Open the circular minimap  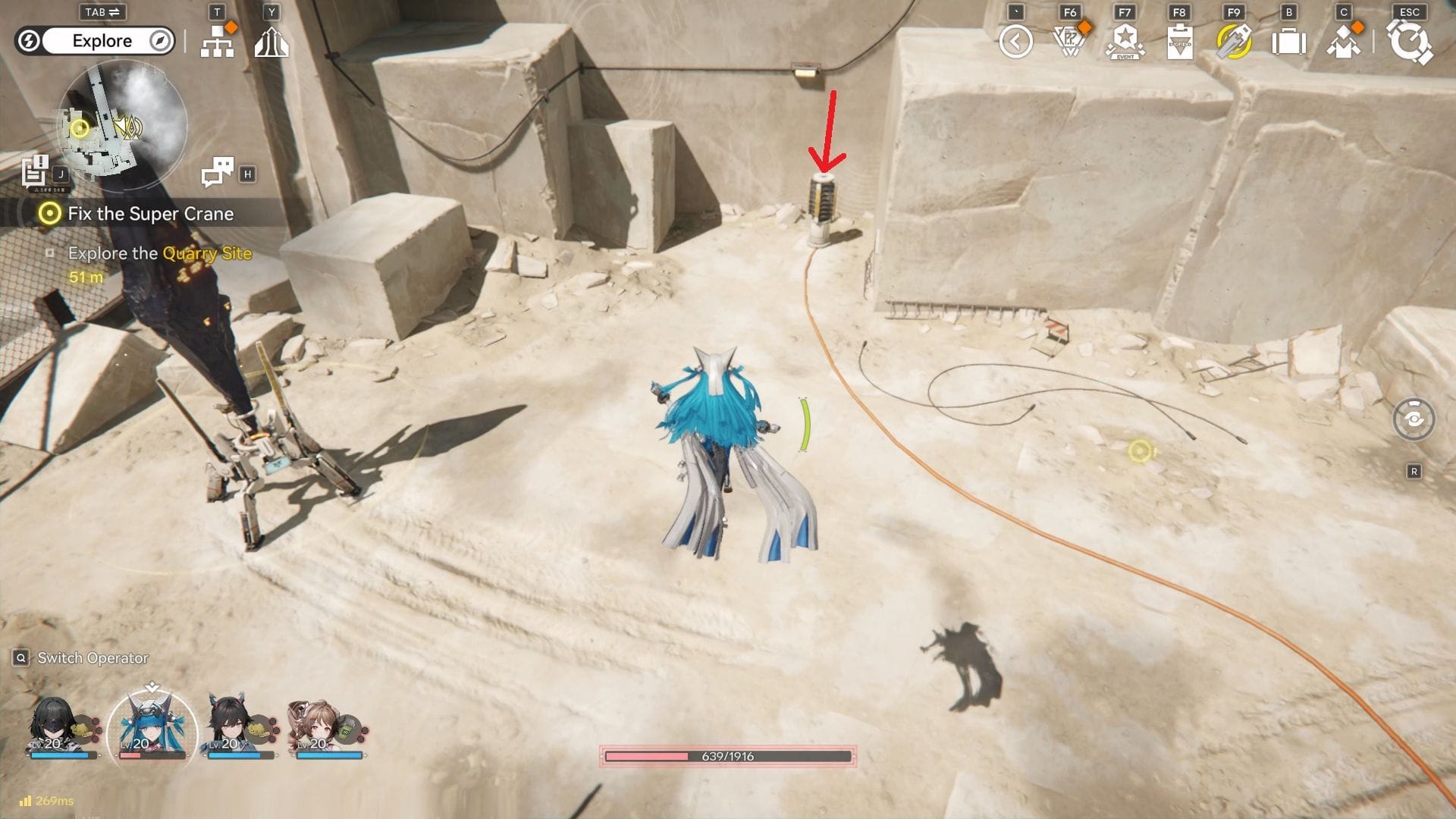point(121,125)
